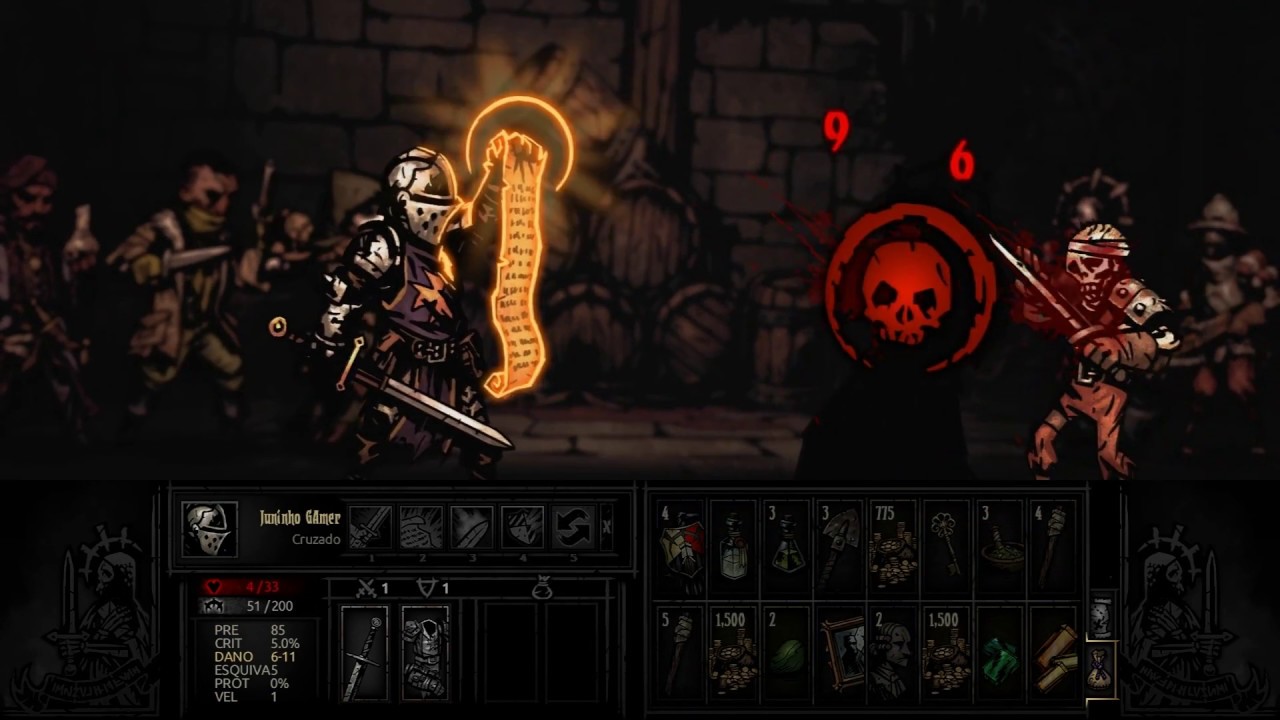Use a torch from the stack of 5
Image resolution: width=1280 pixels, height=720 pixels.
pos(680,653)
